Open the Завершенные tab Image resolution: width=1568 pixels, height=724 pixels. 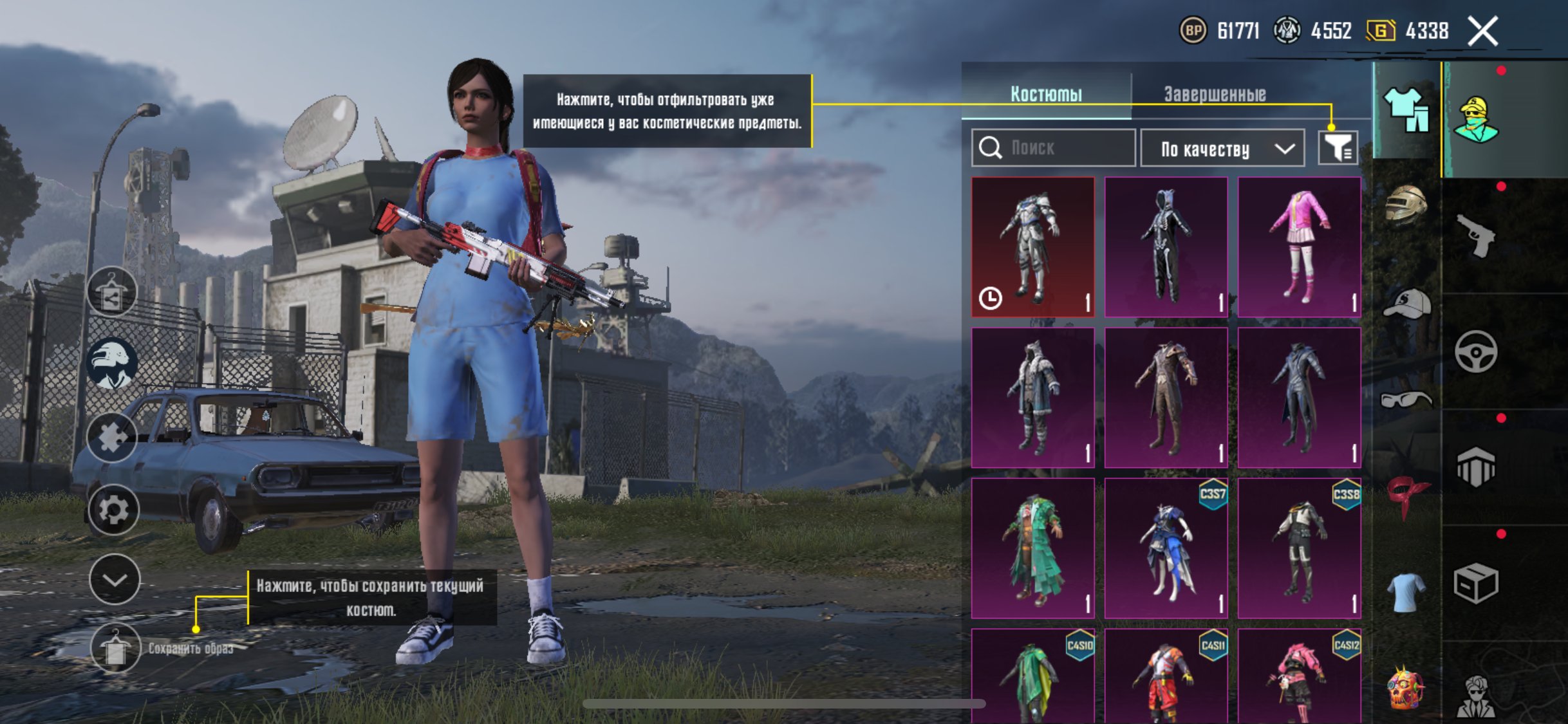tap(1215, 94)
